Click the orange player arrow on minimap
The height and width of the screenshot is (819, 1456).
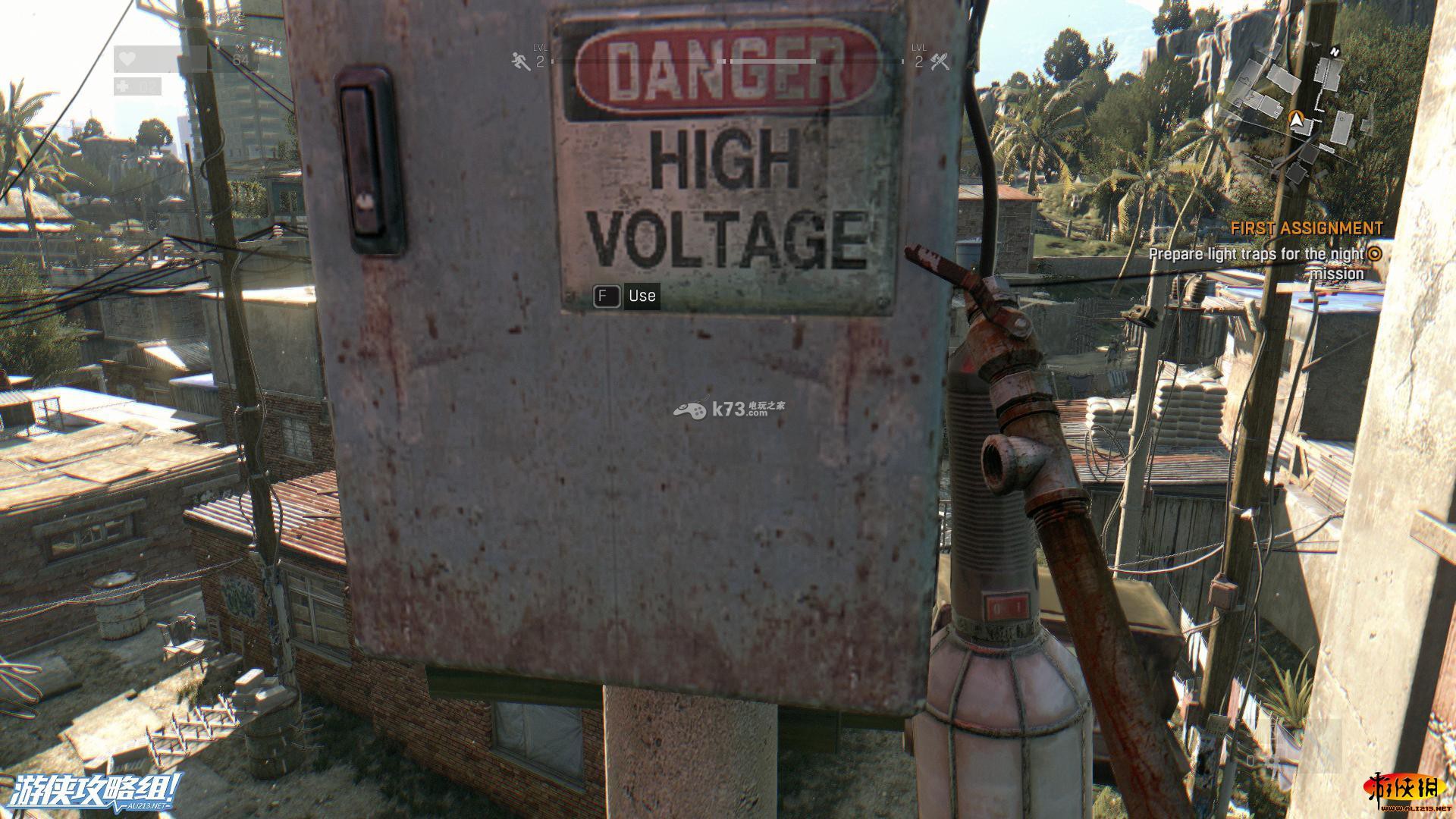pyautogui.click(x=1297, y=119)
